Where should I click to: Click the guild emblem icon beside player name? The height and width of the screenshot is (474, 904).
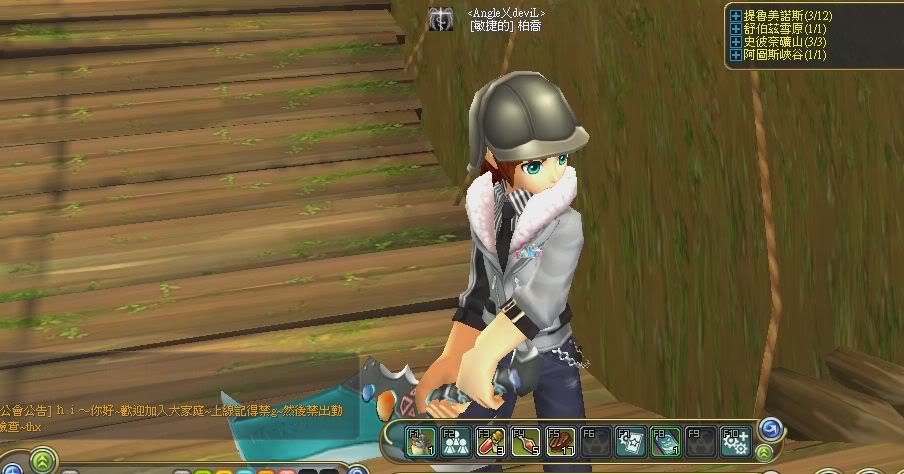coord(440,19)
